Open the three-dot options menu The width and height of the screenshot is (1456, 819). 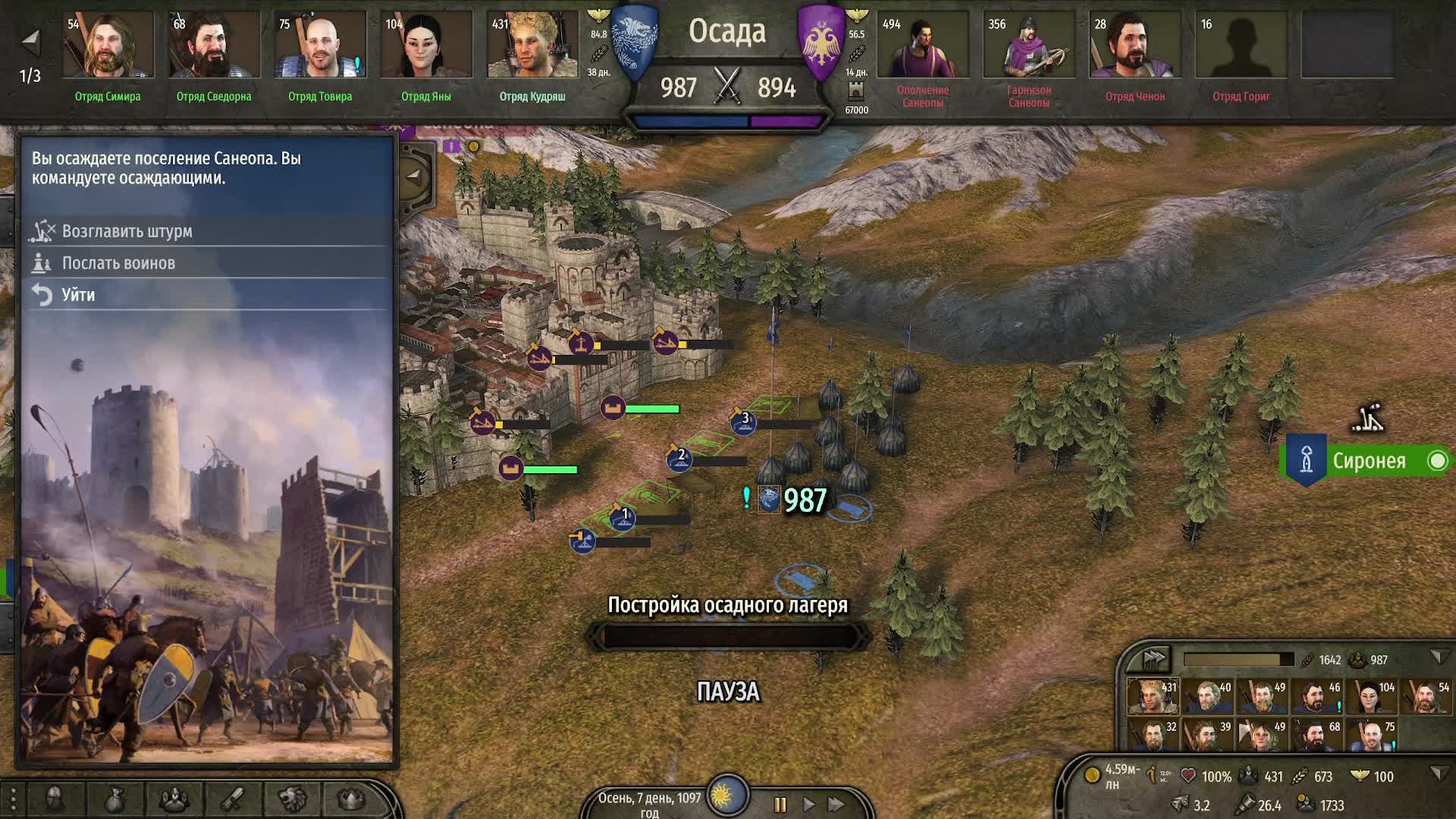(x=13, y=799)
